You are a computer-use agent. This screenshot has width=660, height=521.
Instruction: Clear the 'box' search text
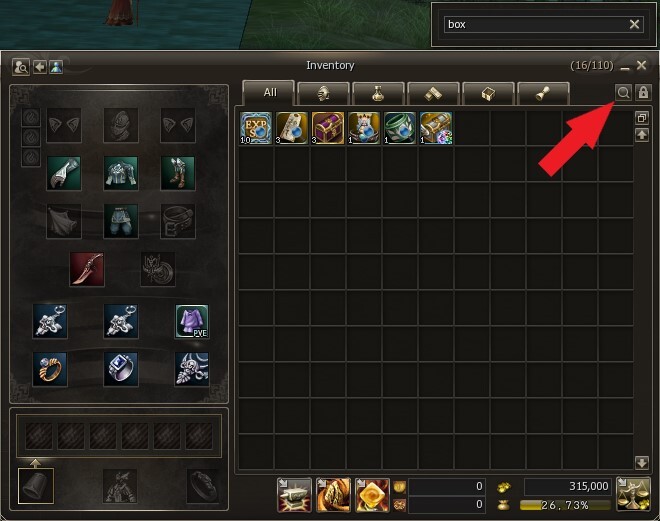click(635, 24)
